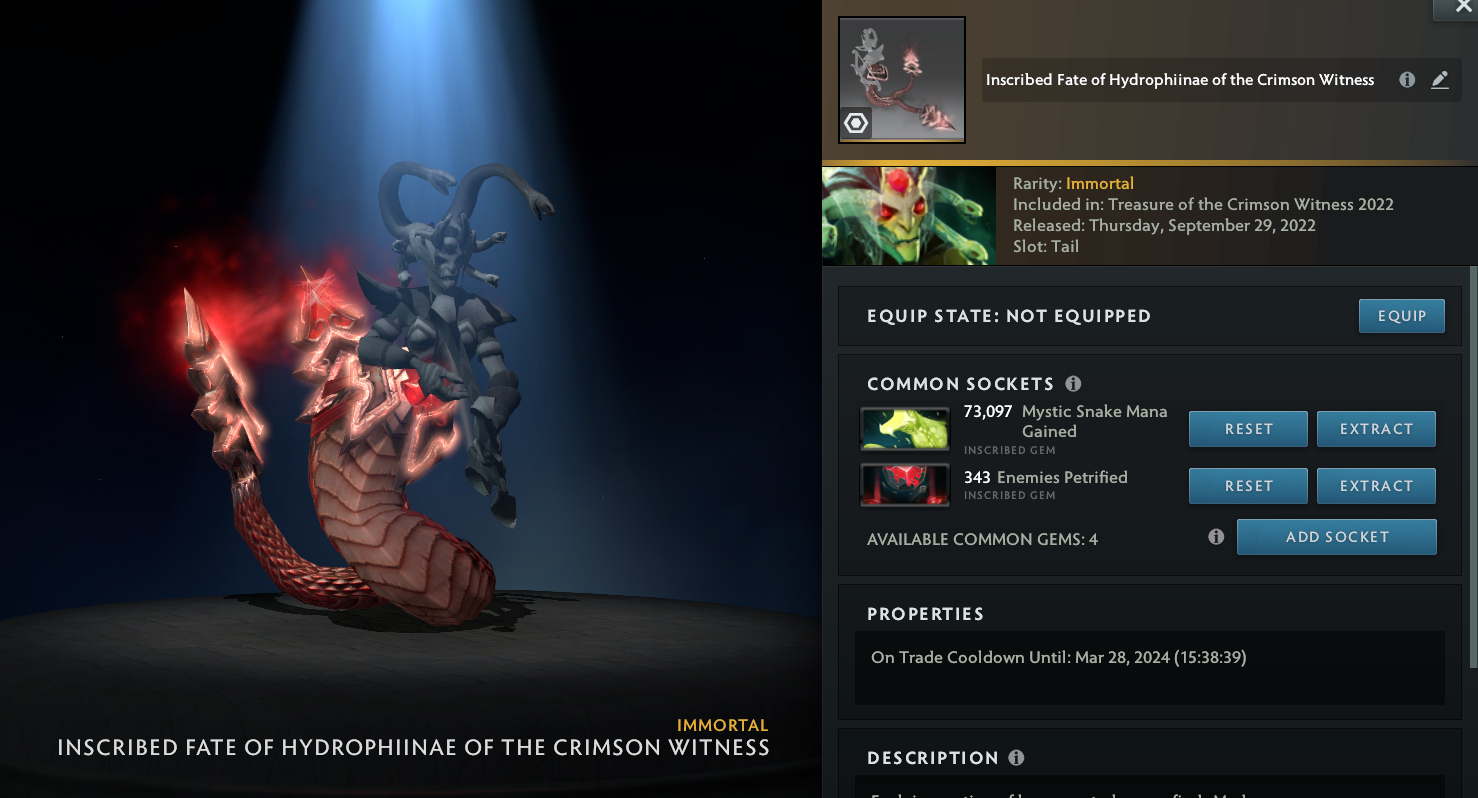
Task: Reset the Mystic Snake Mana Gained gem
Action: [x=1248, y=429]
